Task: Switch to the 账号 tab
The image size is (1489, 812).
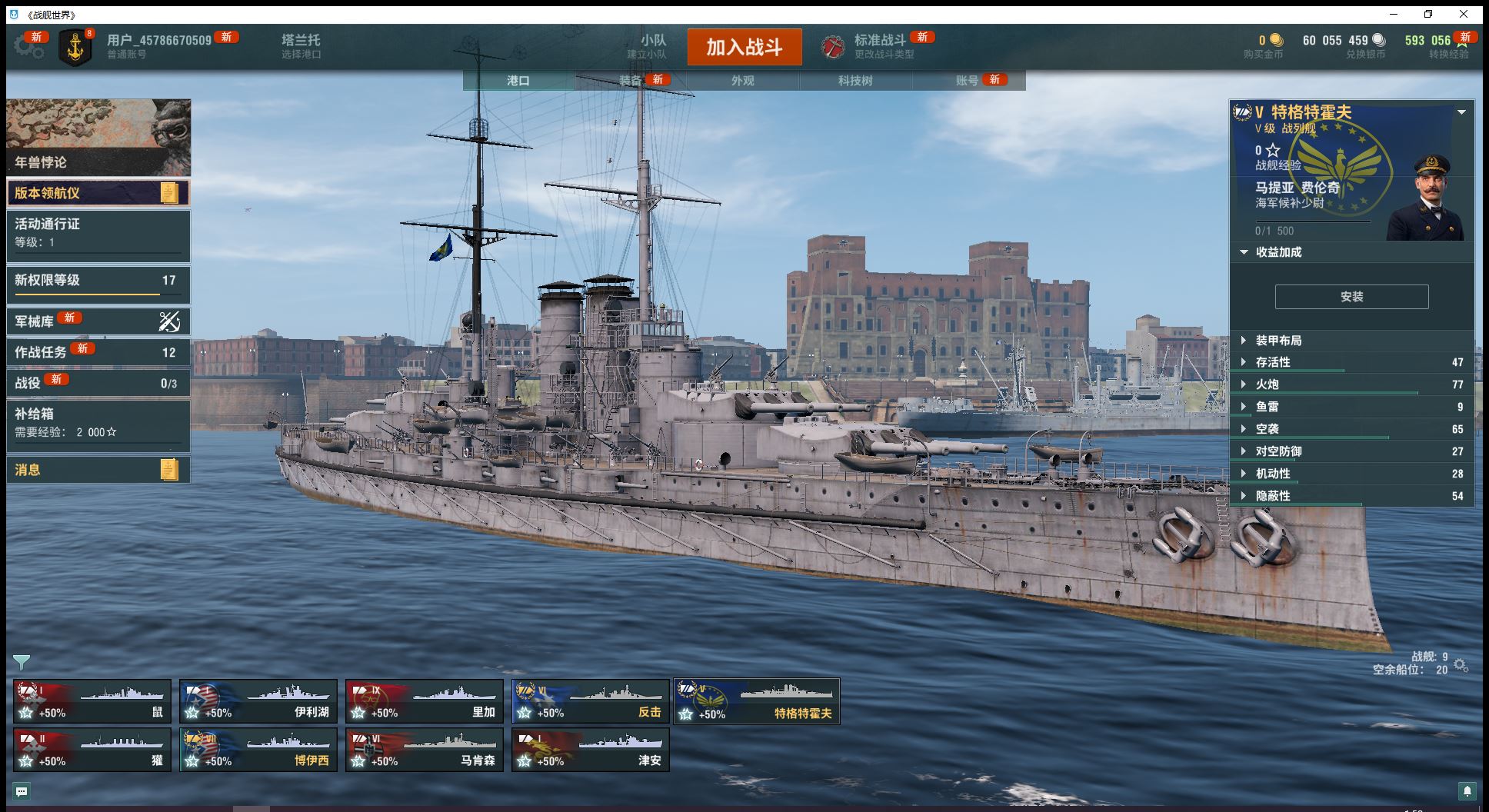Action: tap(967, 81)
